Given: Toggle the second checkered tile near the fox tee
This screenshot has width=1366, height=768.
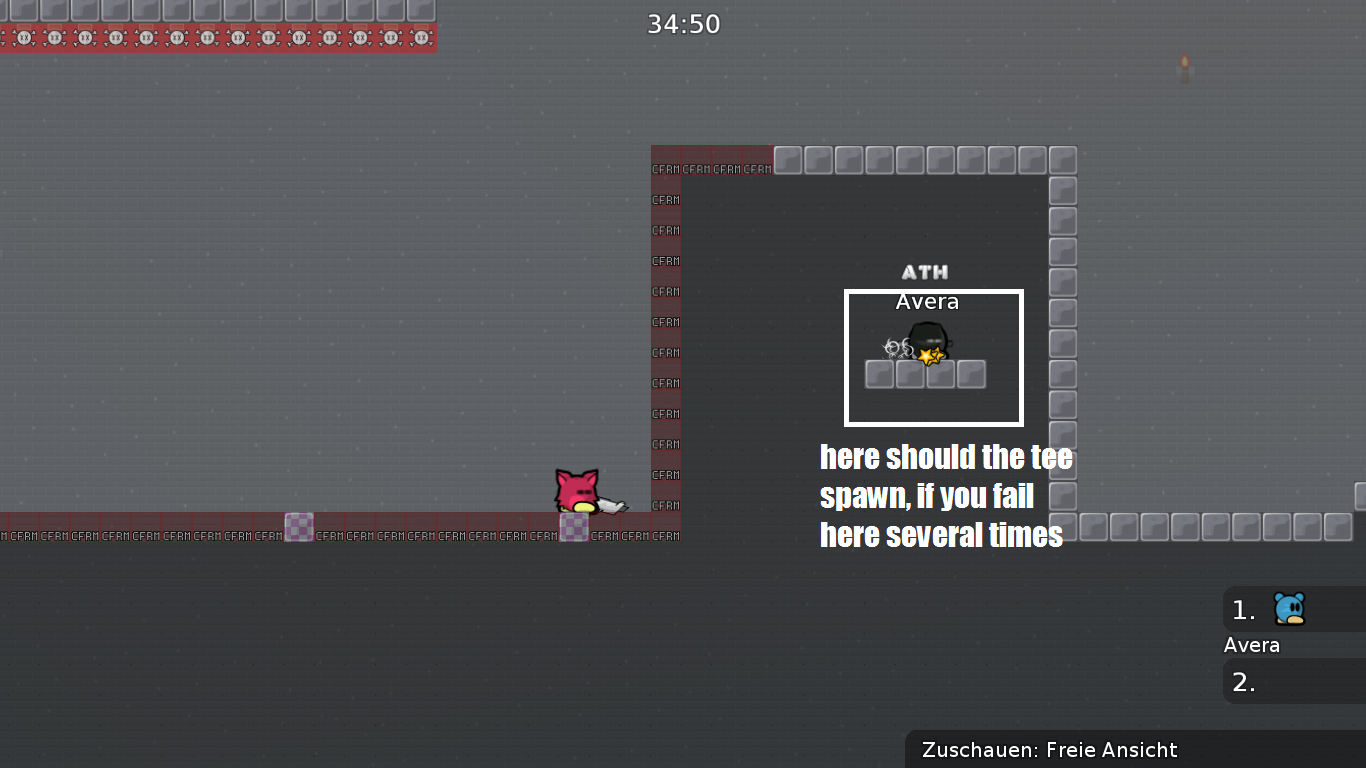Looking at the screenshot, I should pyautogui.click(x=573, y=528).
